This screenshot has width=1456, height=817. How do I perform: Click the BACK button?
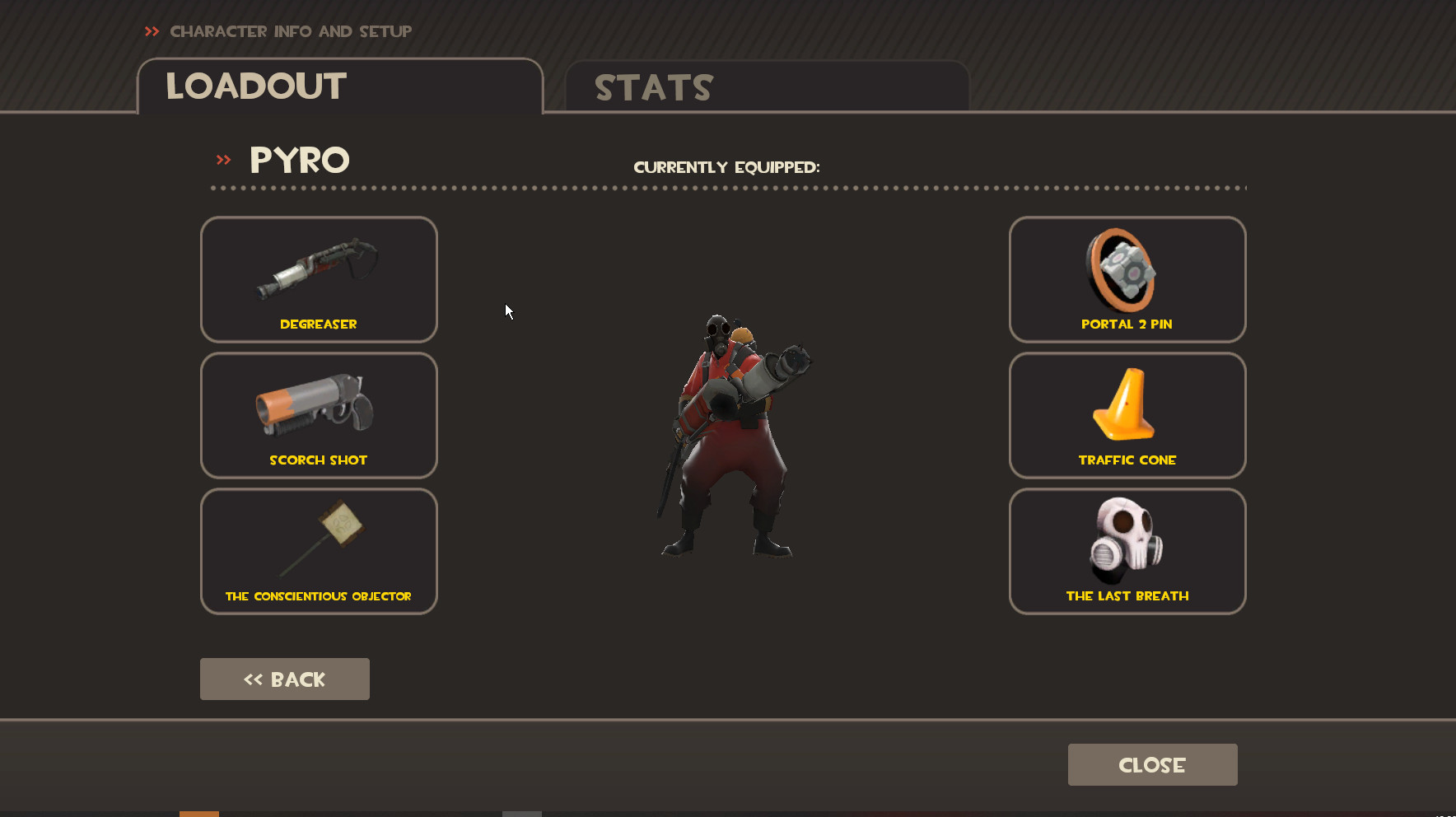click(284, 679)
